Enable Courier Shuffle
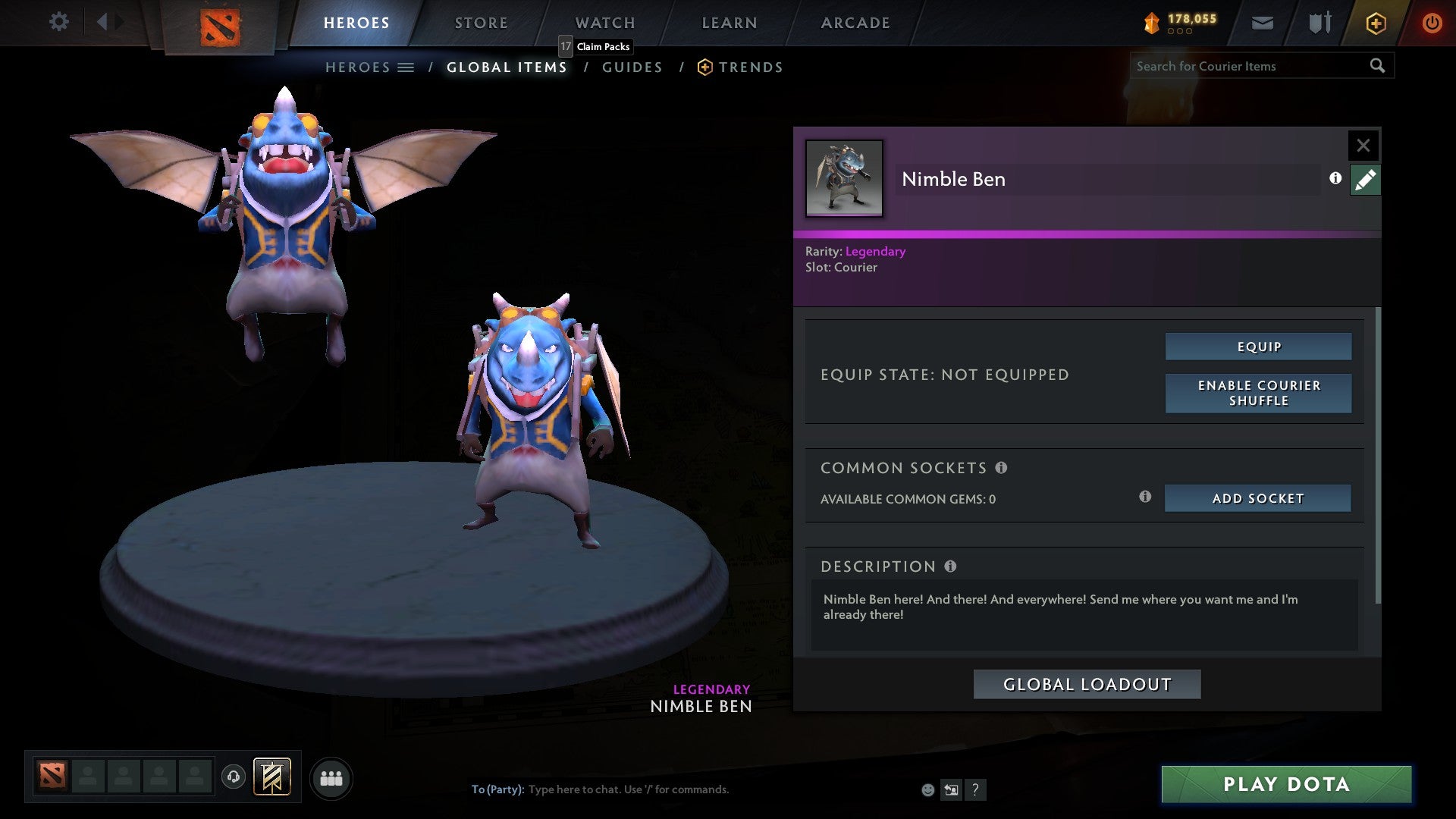This screenshot has width=1456, height=819. pyautogui.click(x=1258, y=393)
